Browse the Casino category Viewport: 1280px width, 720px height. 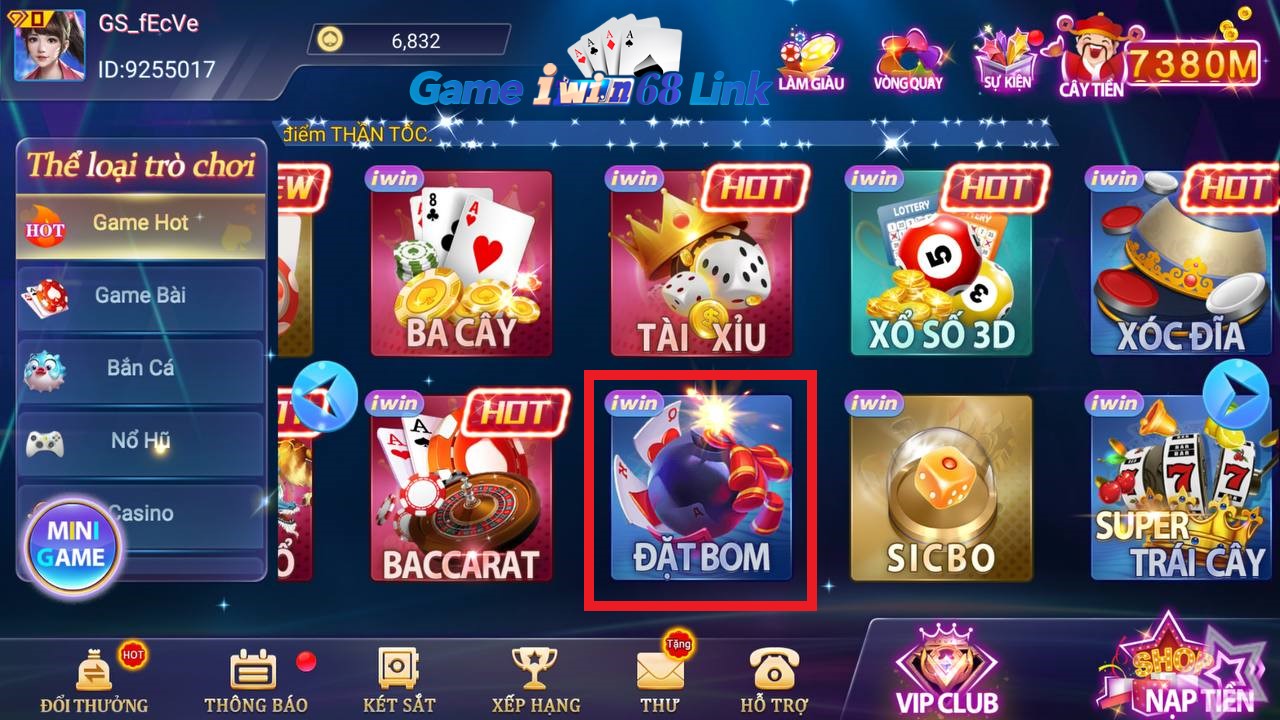(140, 512)
